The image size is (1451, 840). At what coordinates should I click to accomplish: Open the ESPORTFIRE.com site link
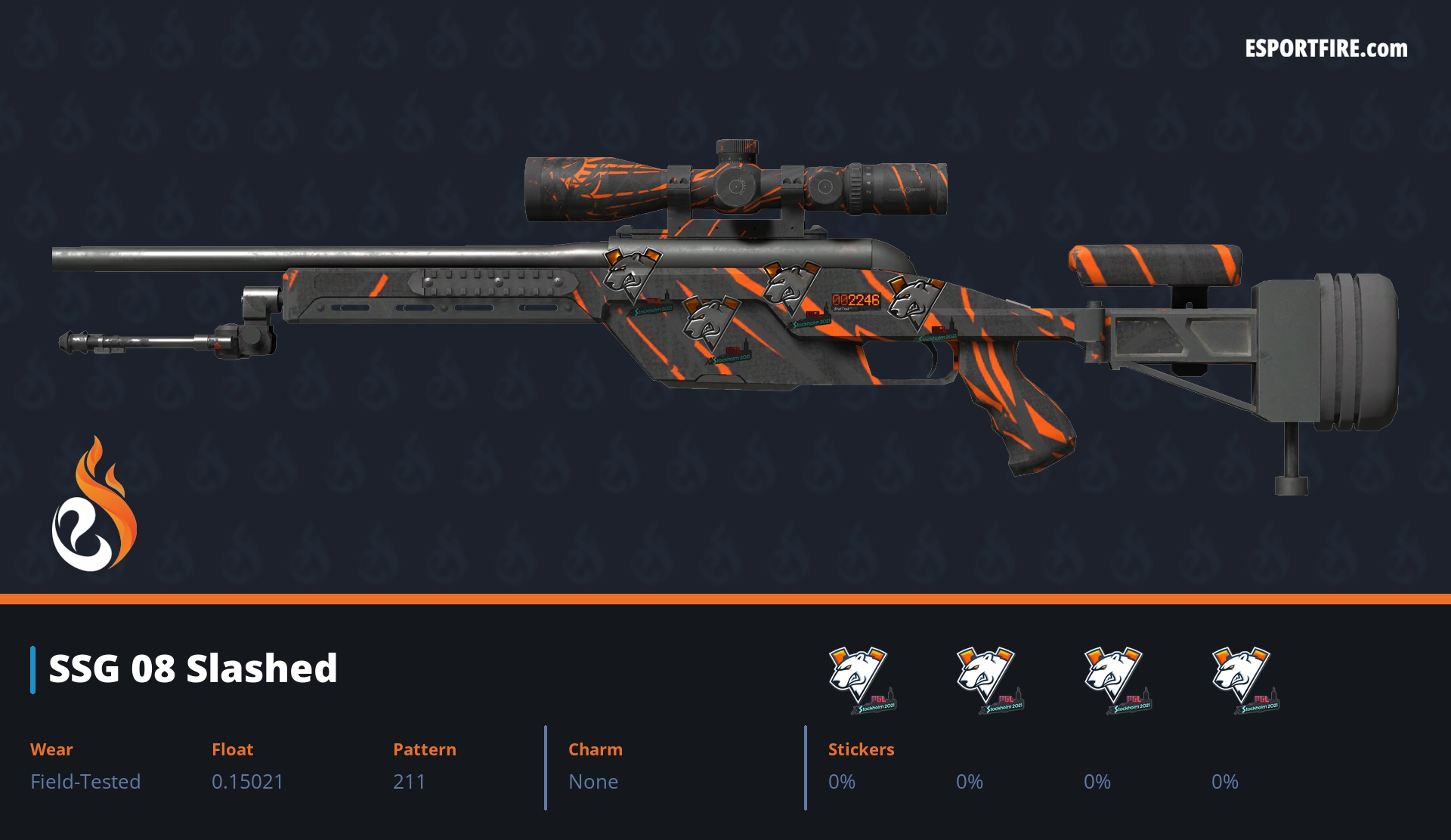pyautogui.click(x=1326, y=49)
